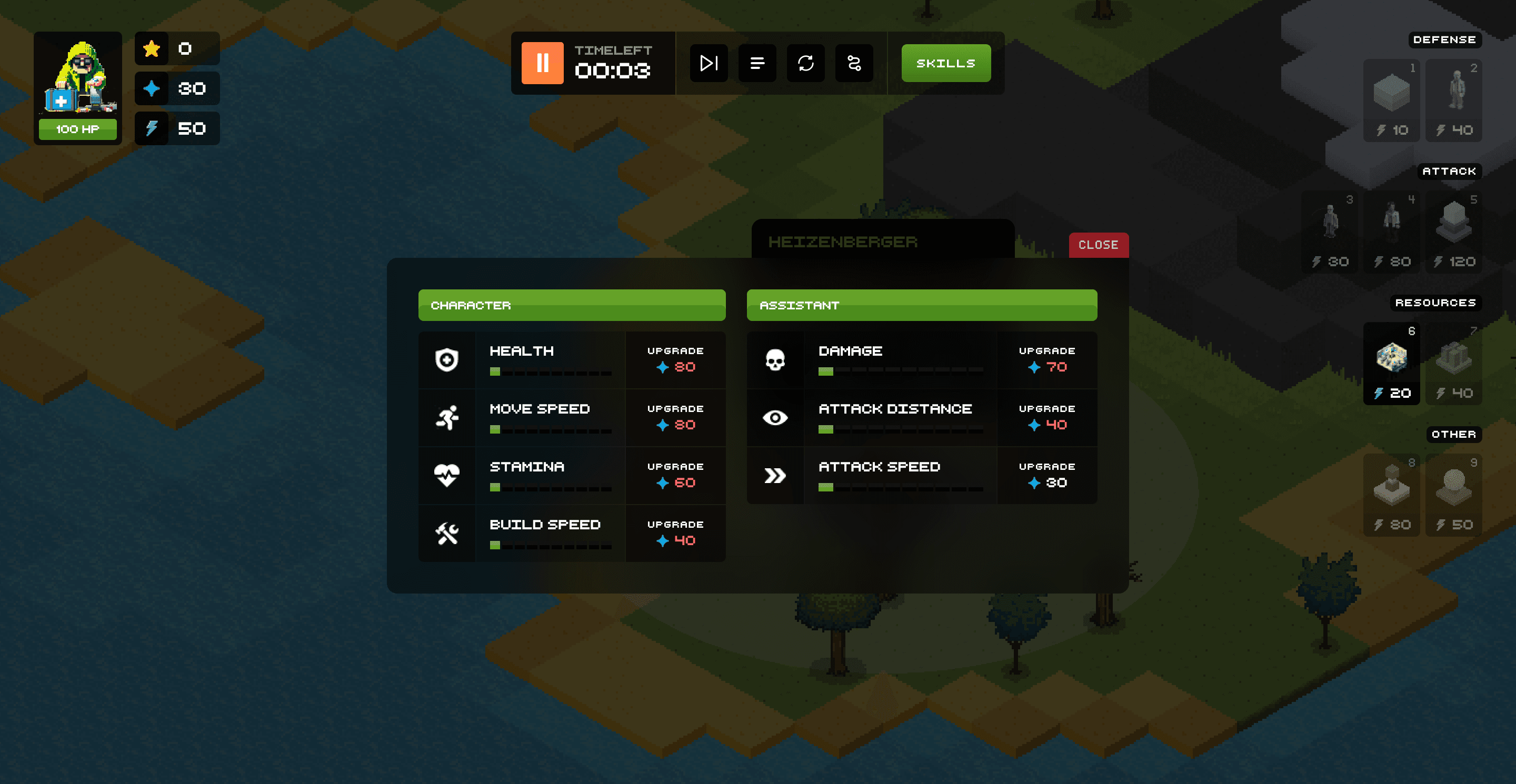Upgrade Health for 80 points
The height and width of the screenshot is (784, 1516).
click(675, 359)
